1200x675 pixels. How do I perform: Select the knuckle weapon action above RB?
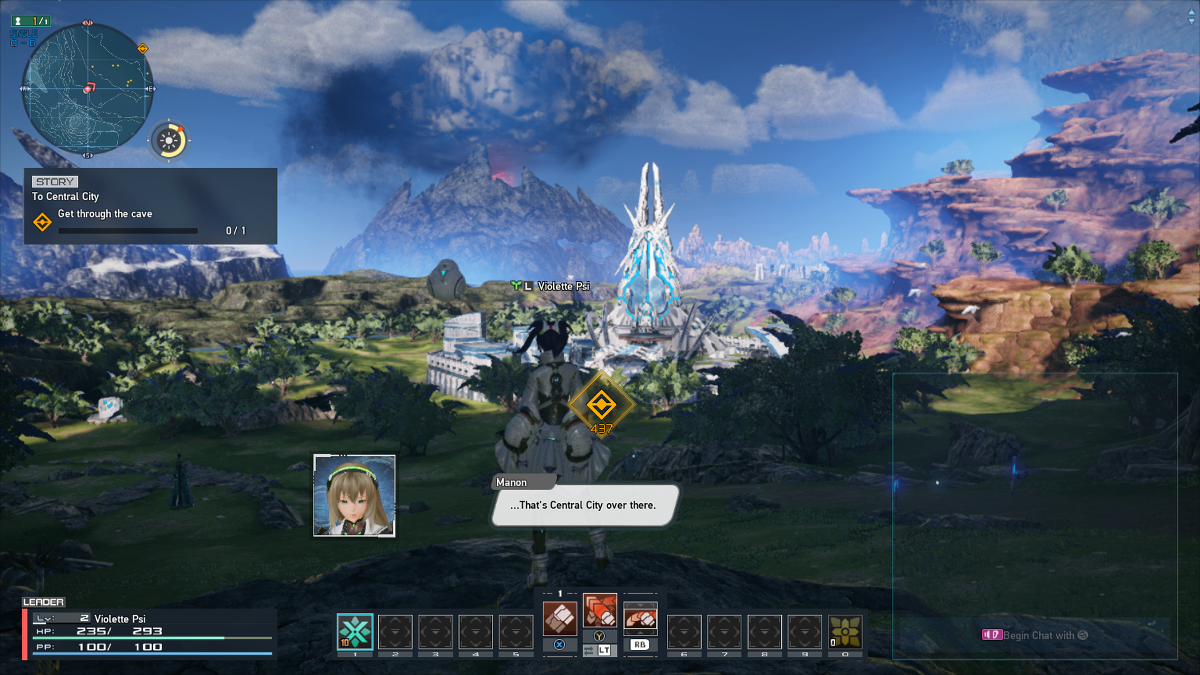(x=640, y=619)
